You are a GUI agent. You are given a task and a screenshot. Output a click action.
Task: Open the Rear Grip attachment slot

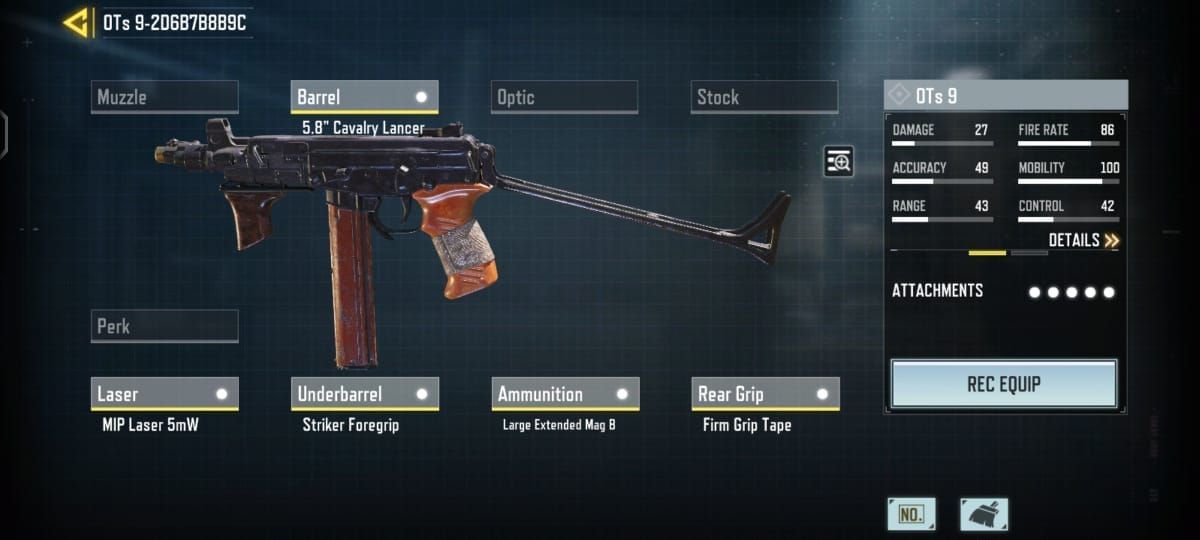coord(765,394)
